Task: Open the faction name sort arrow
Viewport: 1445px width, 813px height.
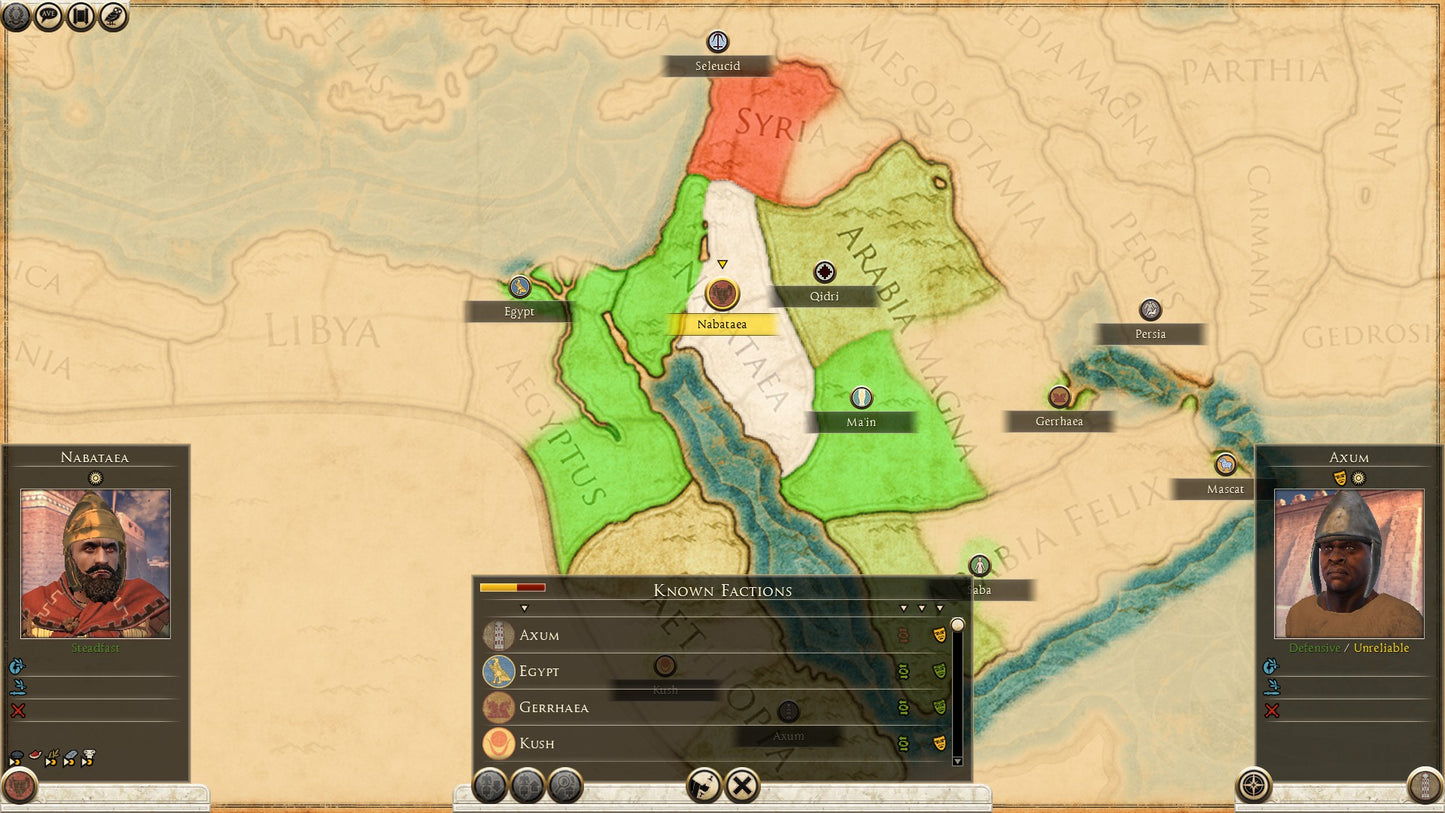Action: 524,607
